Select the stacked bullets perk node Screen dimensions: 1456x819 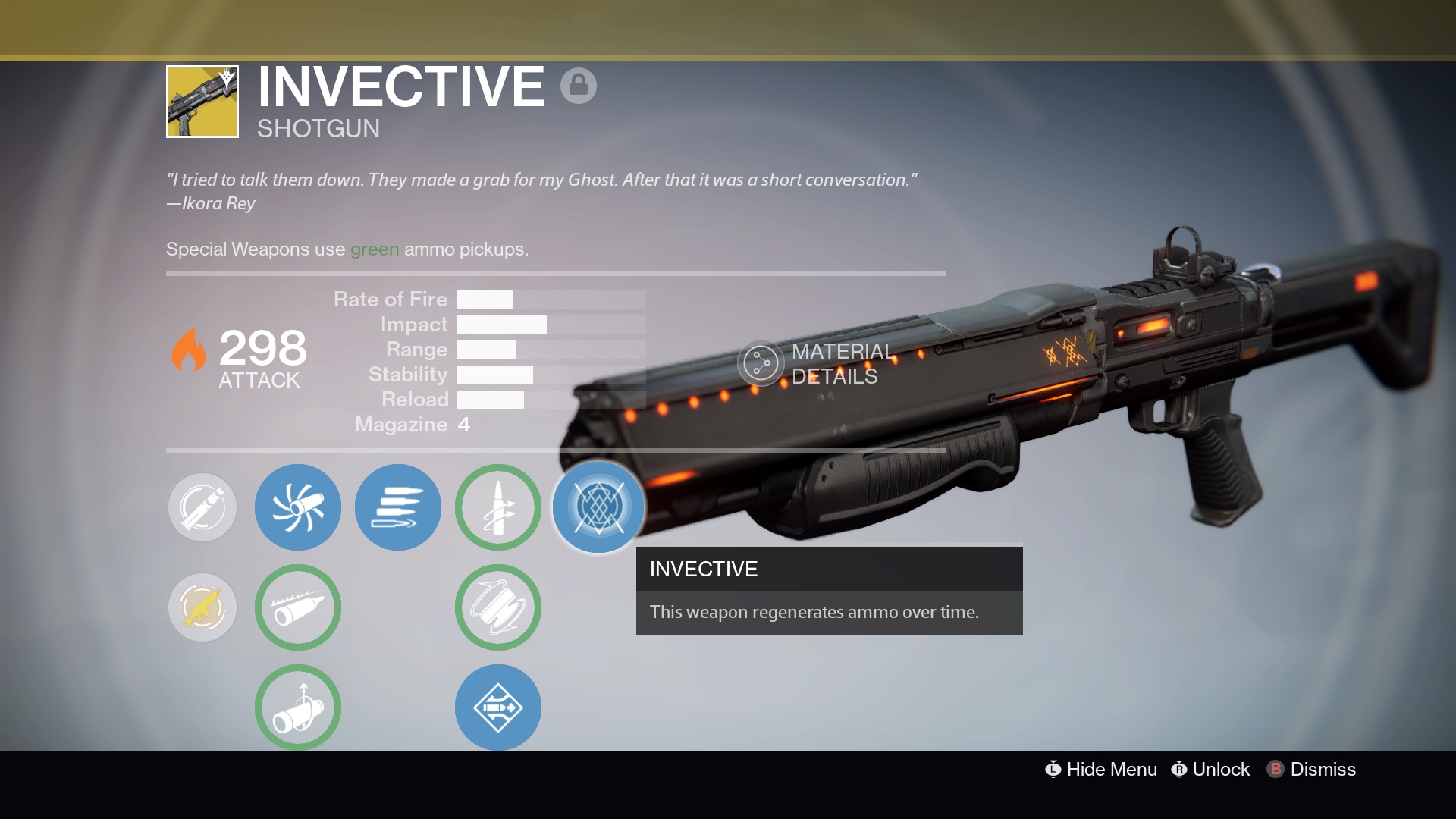[x=398, y=507]
